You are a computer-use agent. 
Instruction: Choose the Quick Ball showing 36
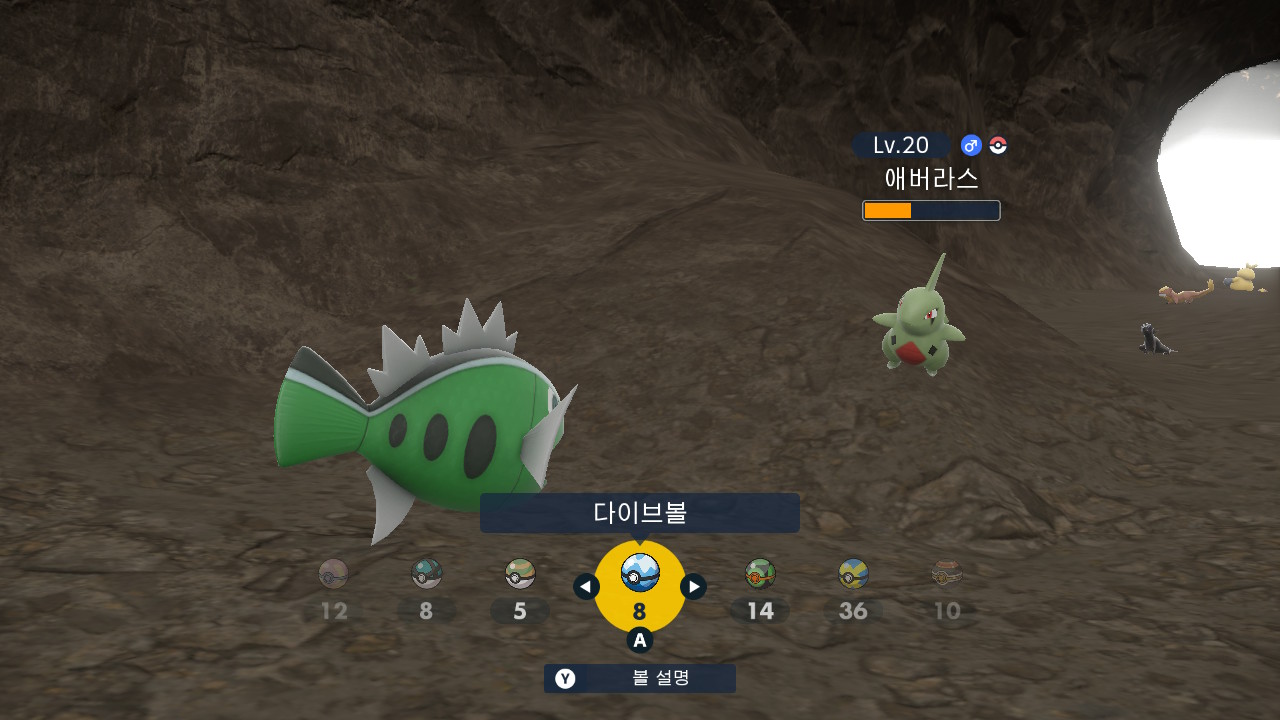[x=853, y=574]
